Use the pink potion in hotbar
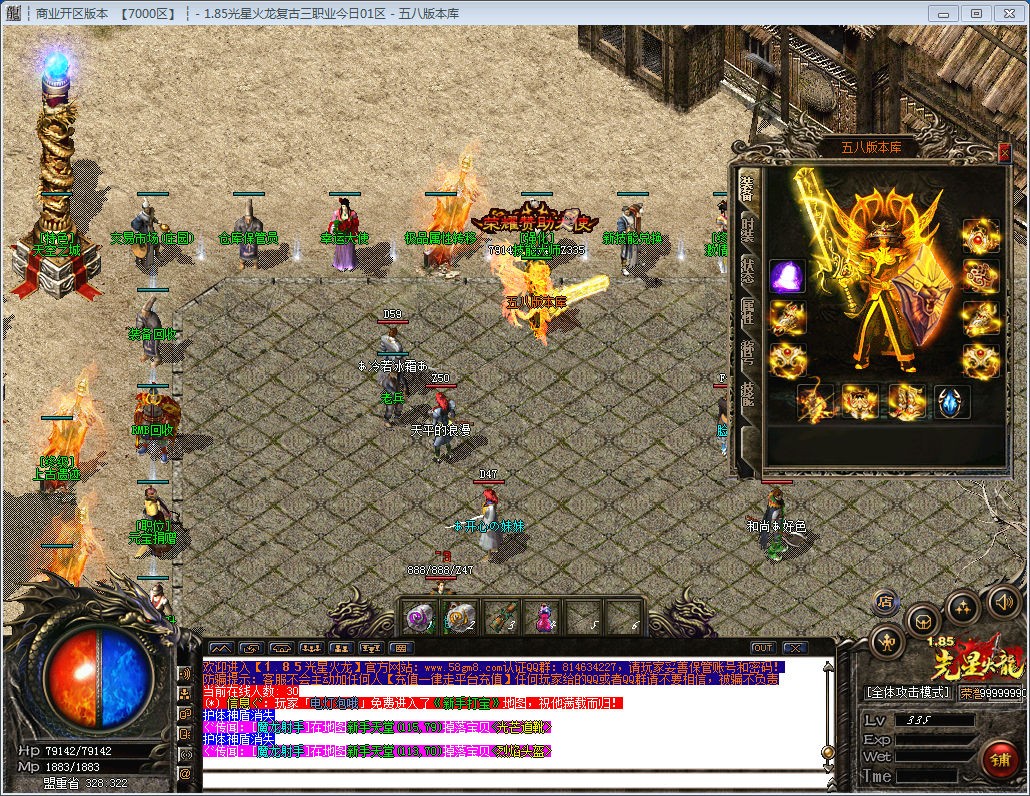This screenshot has width=1030, height=796. 541,616
